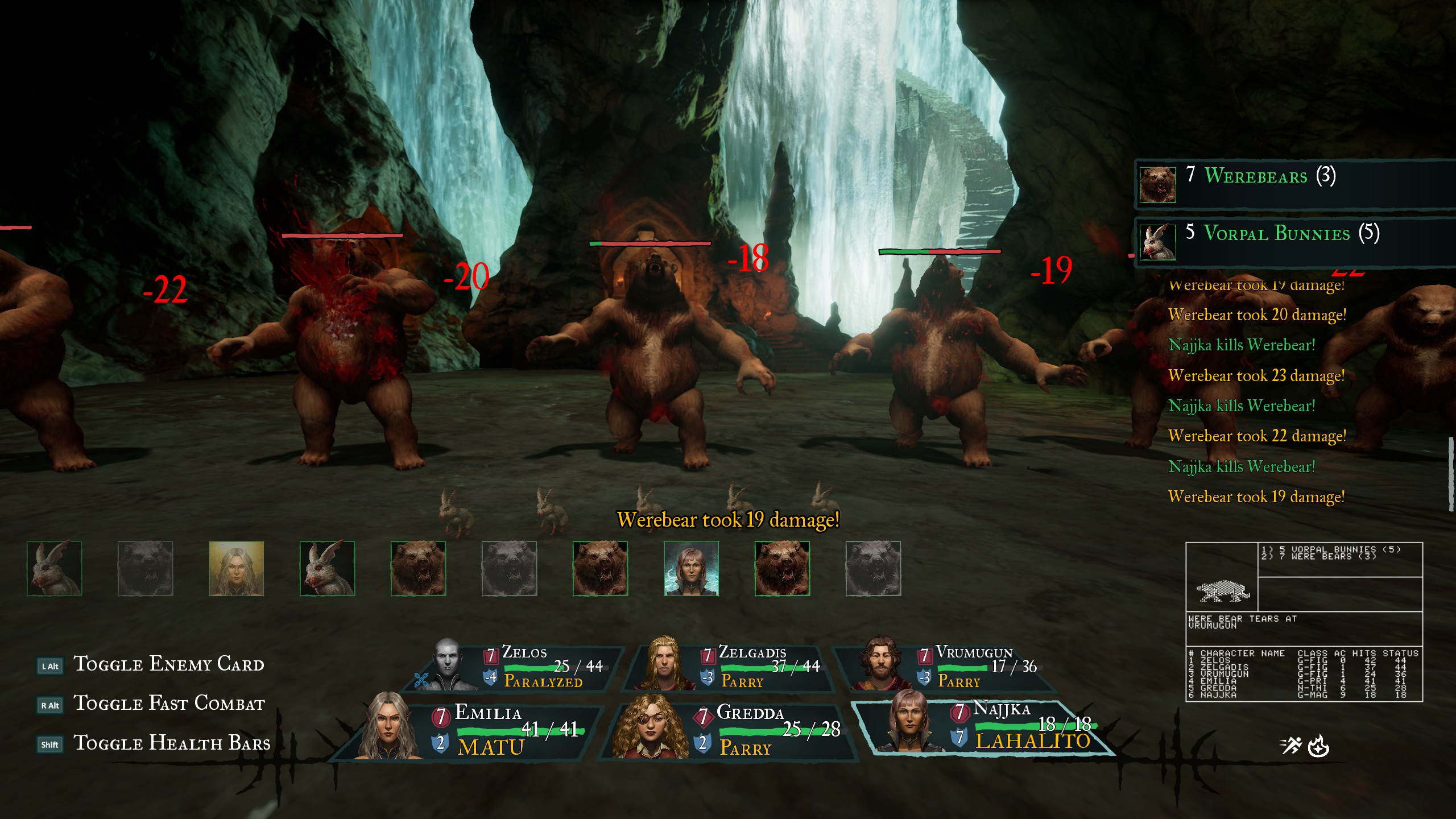Select Najjka's portrait in the turn order
Viewport: 1456px width, 819px height.
[691, 568]
